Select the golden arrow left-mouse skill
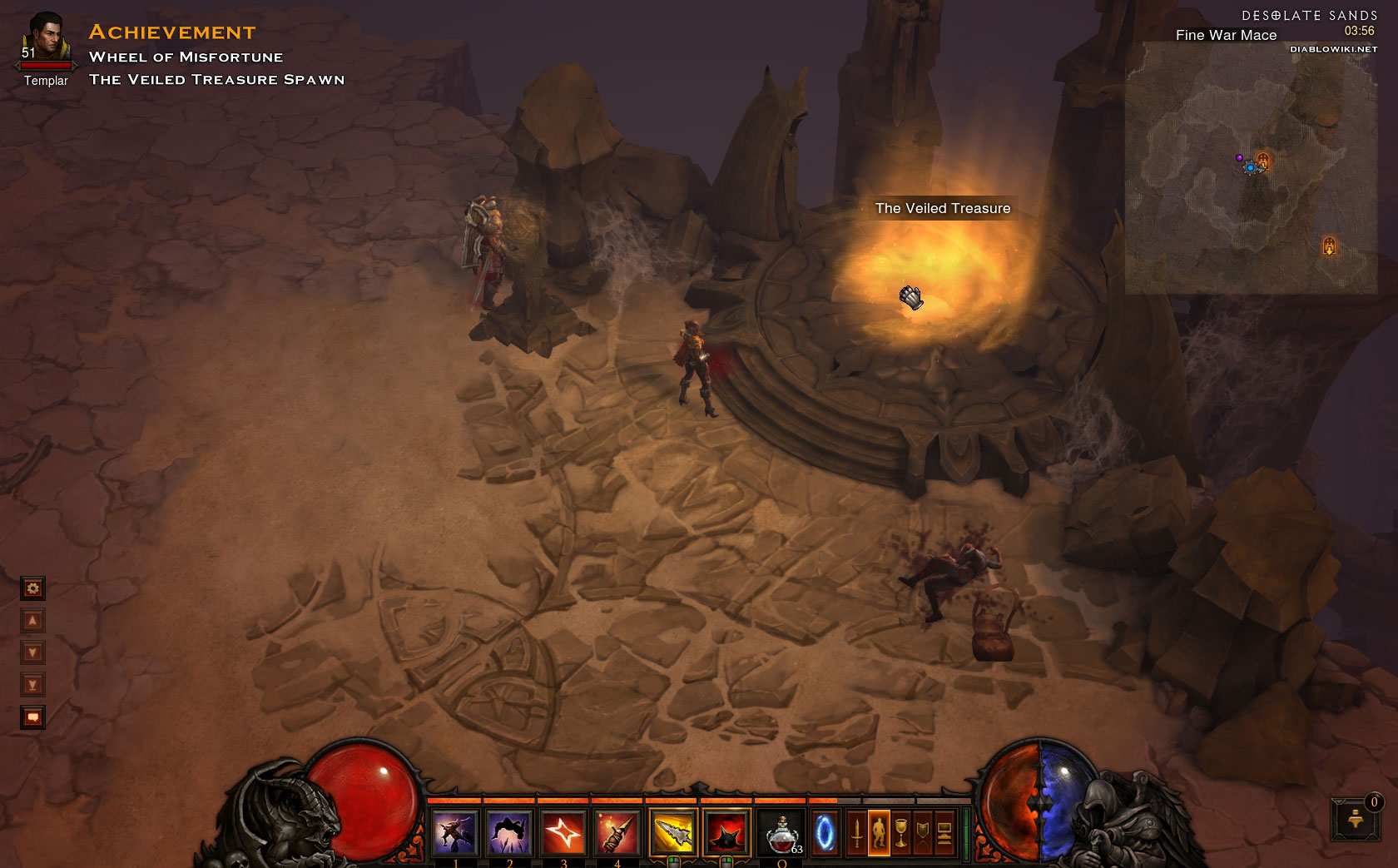The width and height of the screenshot is (1398, 868). 672,832
